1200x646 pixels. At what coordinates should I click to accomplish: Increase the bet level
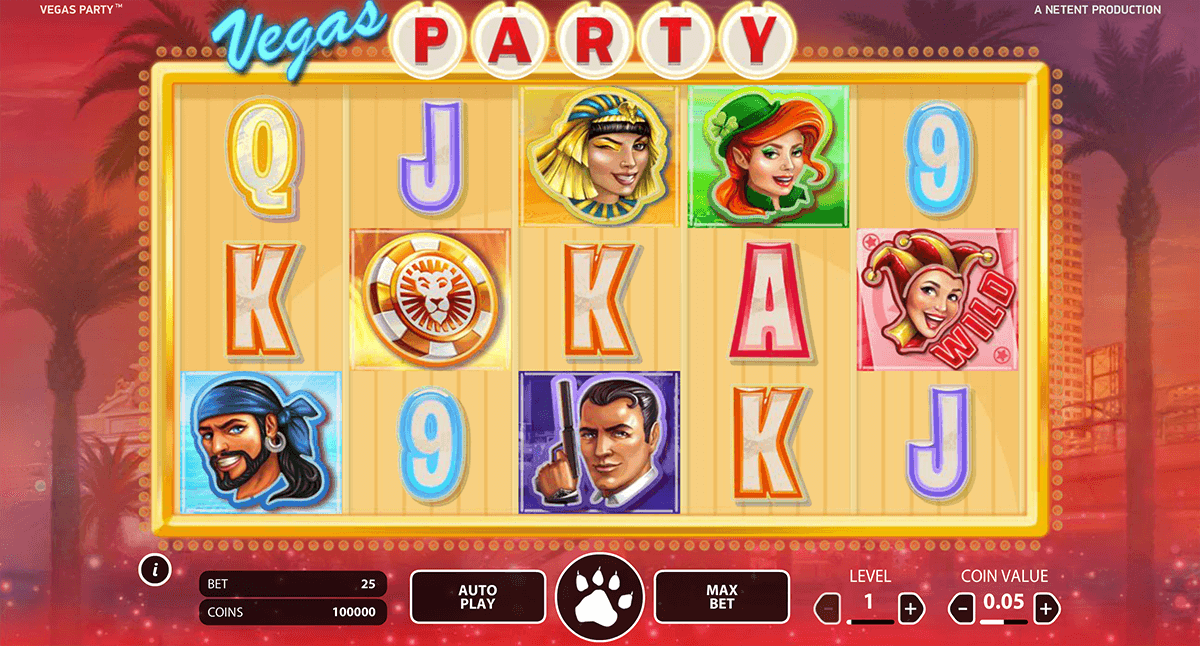(x=910, y=606)
